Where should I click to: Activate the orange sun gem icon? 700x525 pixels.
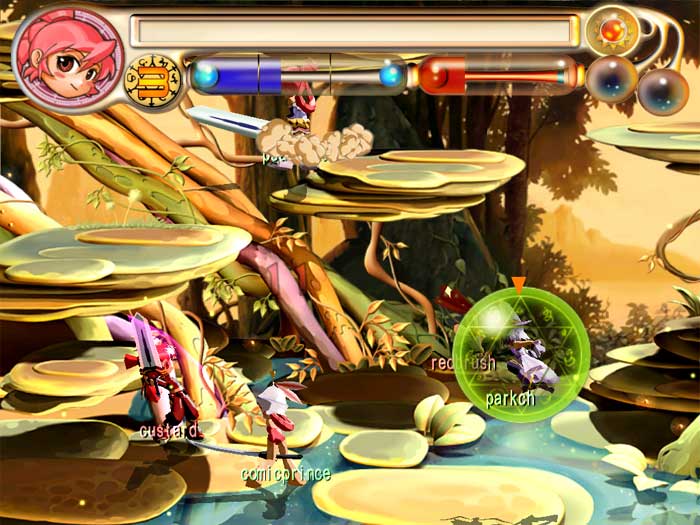612,30
